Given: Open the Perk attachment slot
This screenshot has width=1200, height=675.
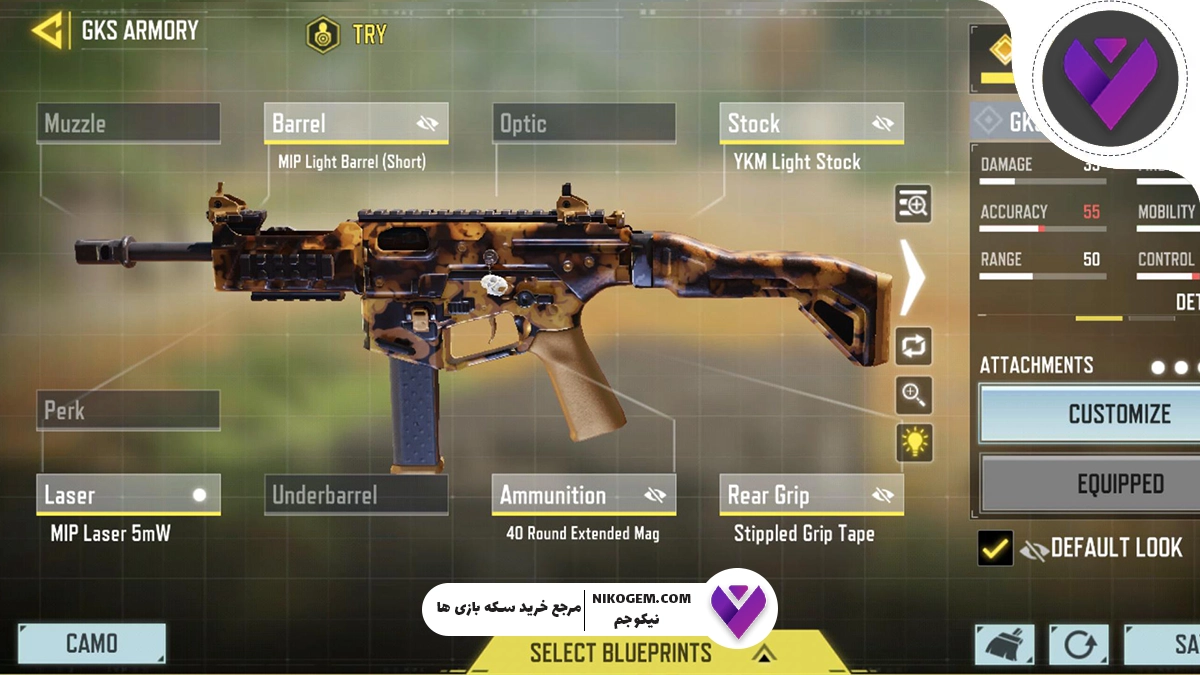Looking at the screenshot, I should point(129,410).
